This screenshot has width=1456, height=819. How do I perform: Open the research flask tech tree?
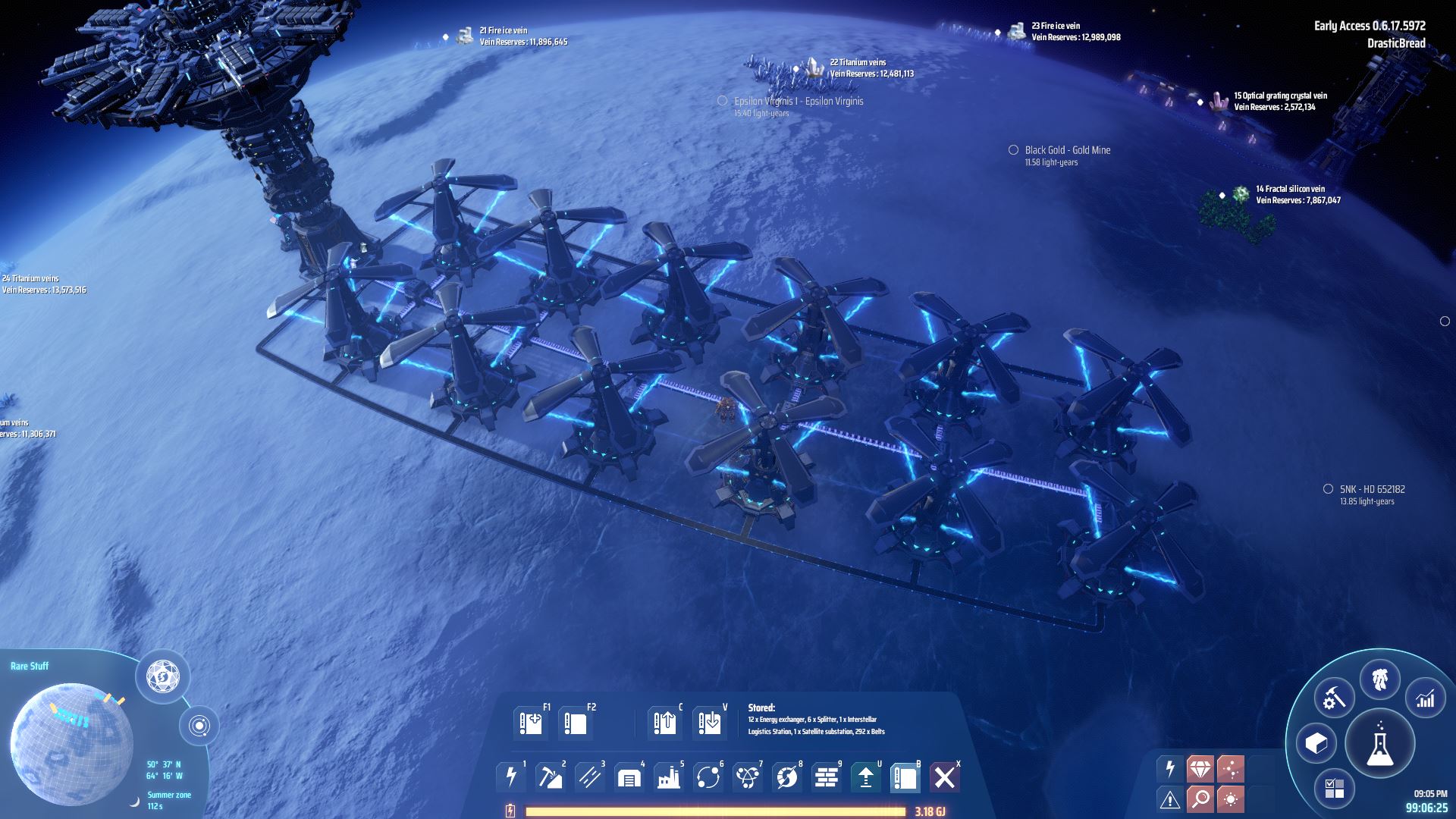click(x=1380, y=744)
